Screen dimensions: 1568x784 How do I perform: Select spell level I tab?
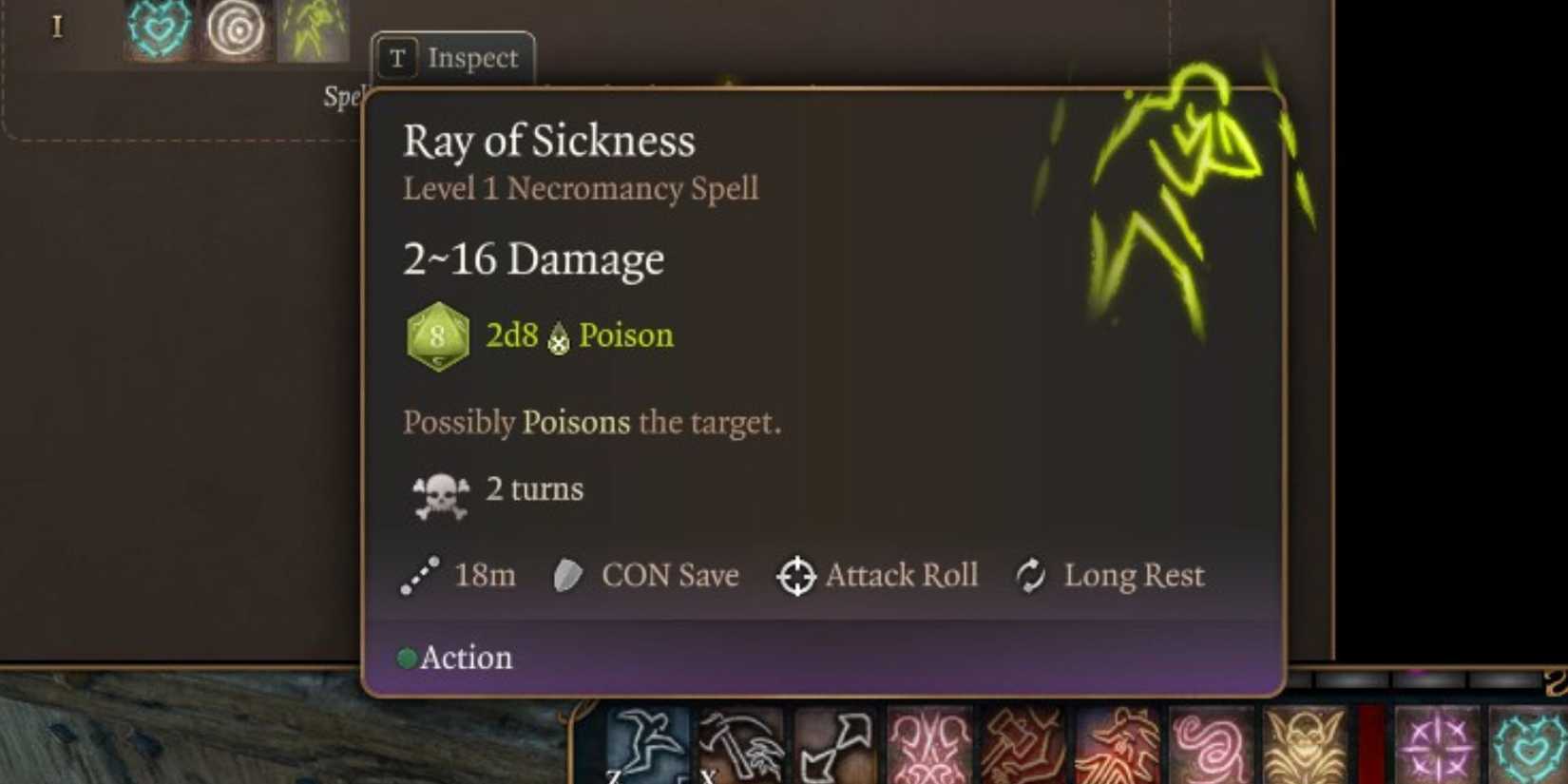[58, 28]
